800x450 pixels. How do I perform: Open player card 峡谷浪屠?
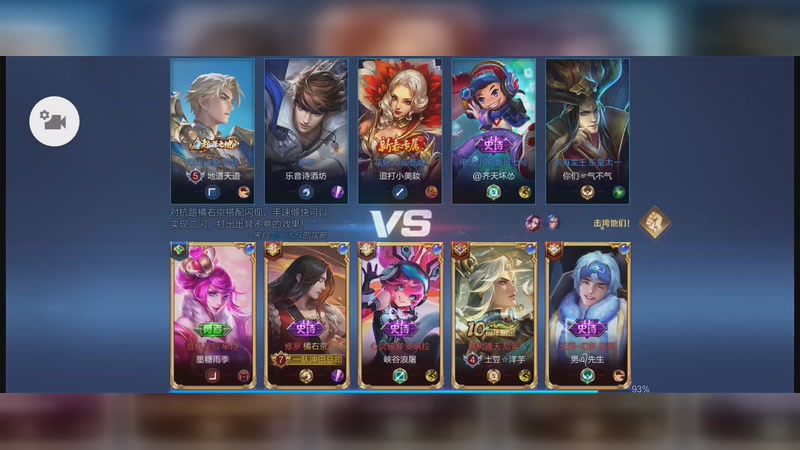pos(400,314)
